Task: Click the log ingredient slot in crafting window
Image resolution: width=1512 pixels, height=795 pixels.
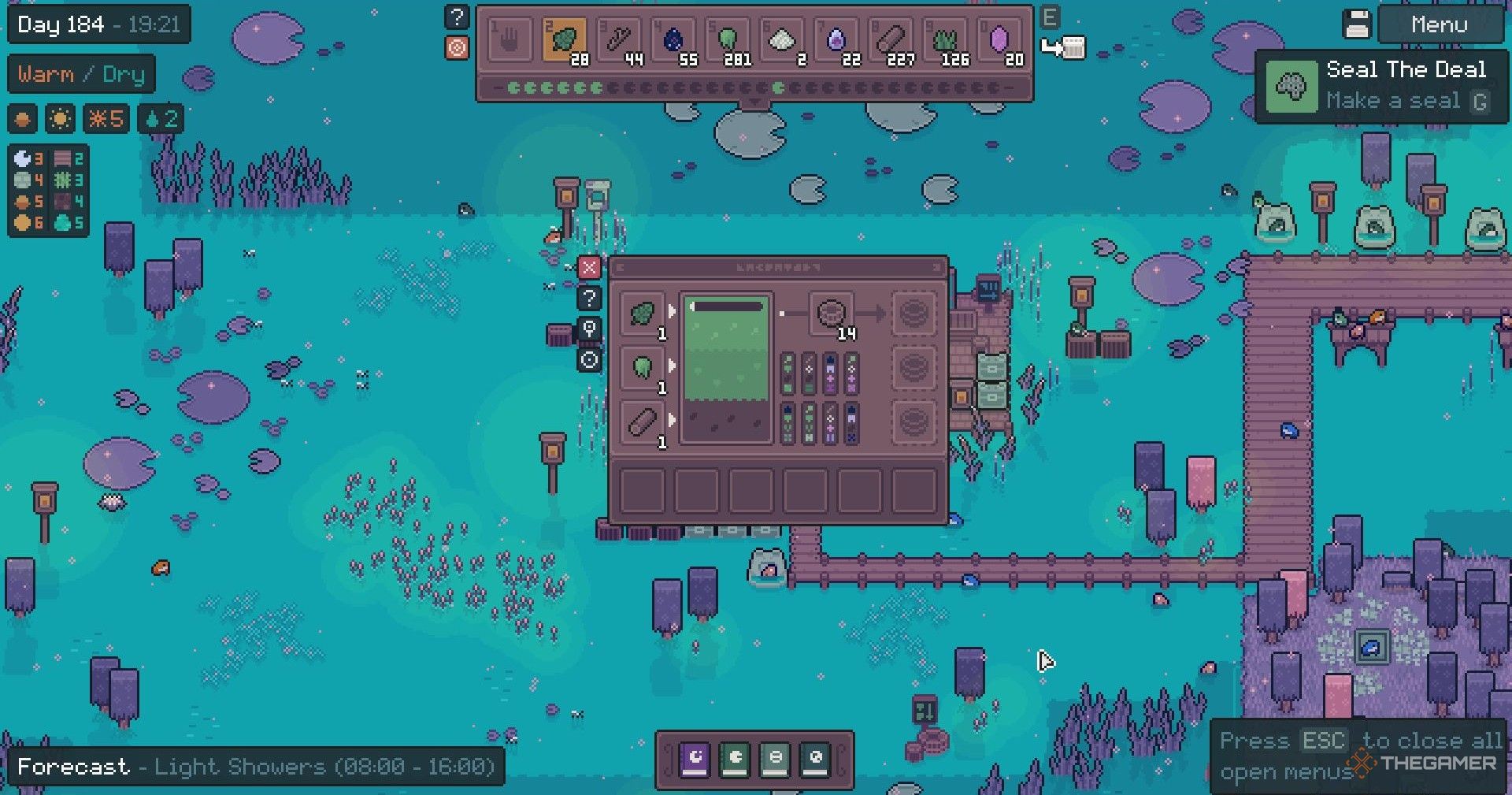Action: [643, 423]
